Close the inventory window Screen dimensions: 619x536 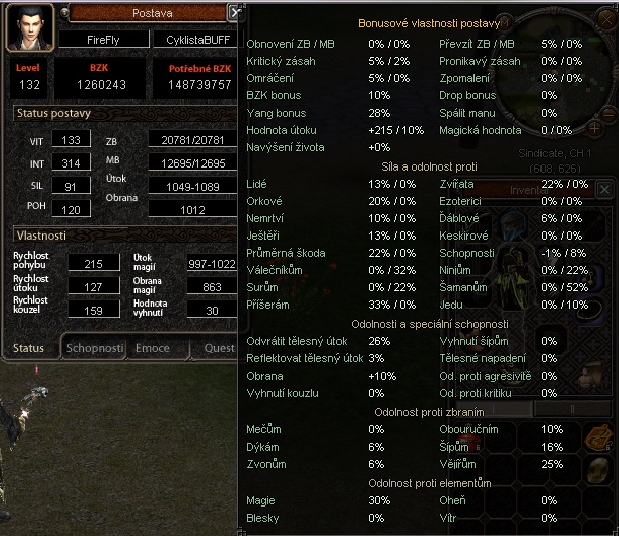(x=604, y=189)
